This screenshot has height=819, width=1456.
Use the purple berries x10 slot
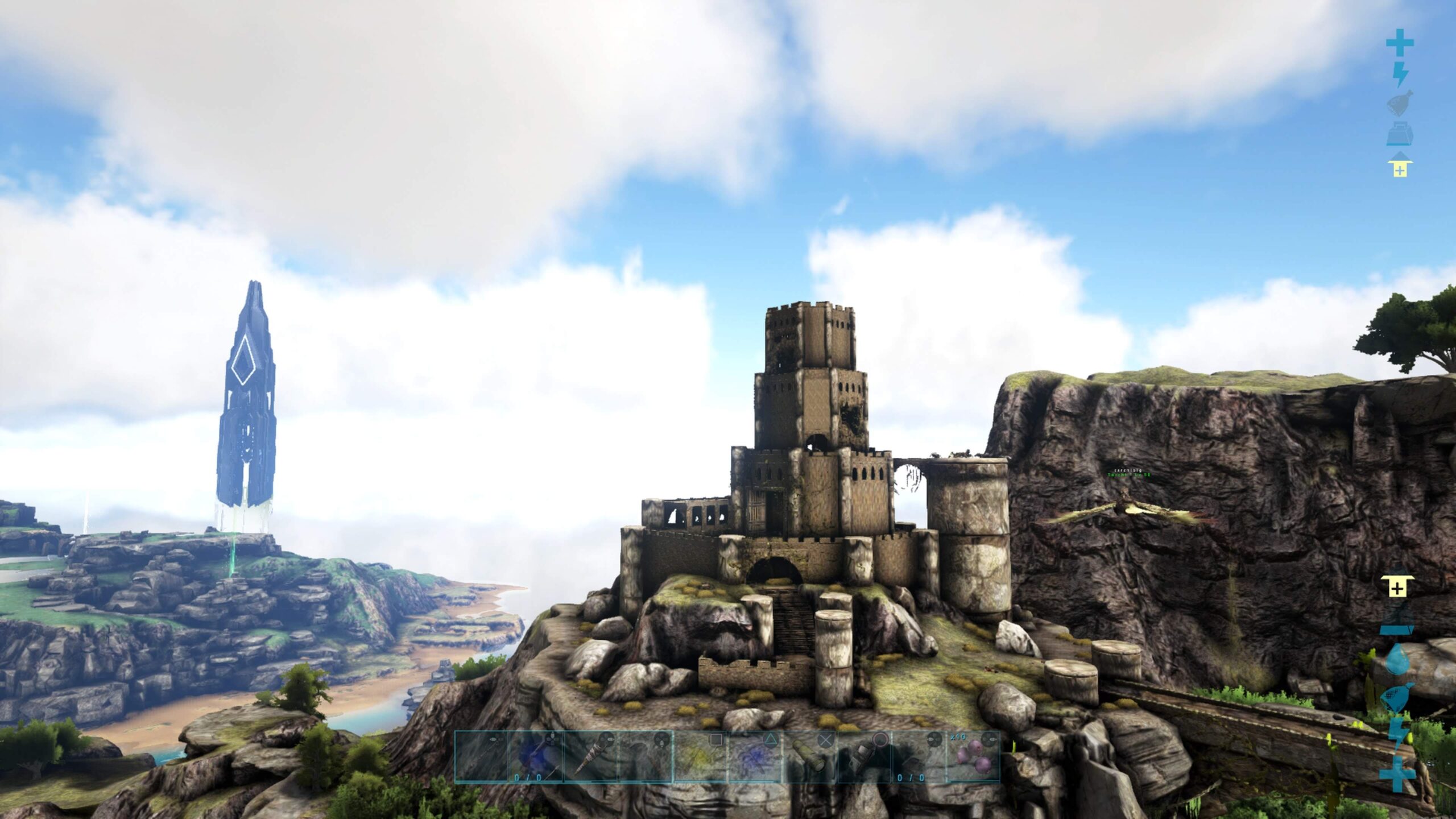coord(973,758)
